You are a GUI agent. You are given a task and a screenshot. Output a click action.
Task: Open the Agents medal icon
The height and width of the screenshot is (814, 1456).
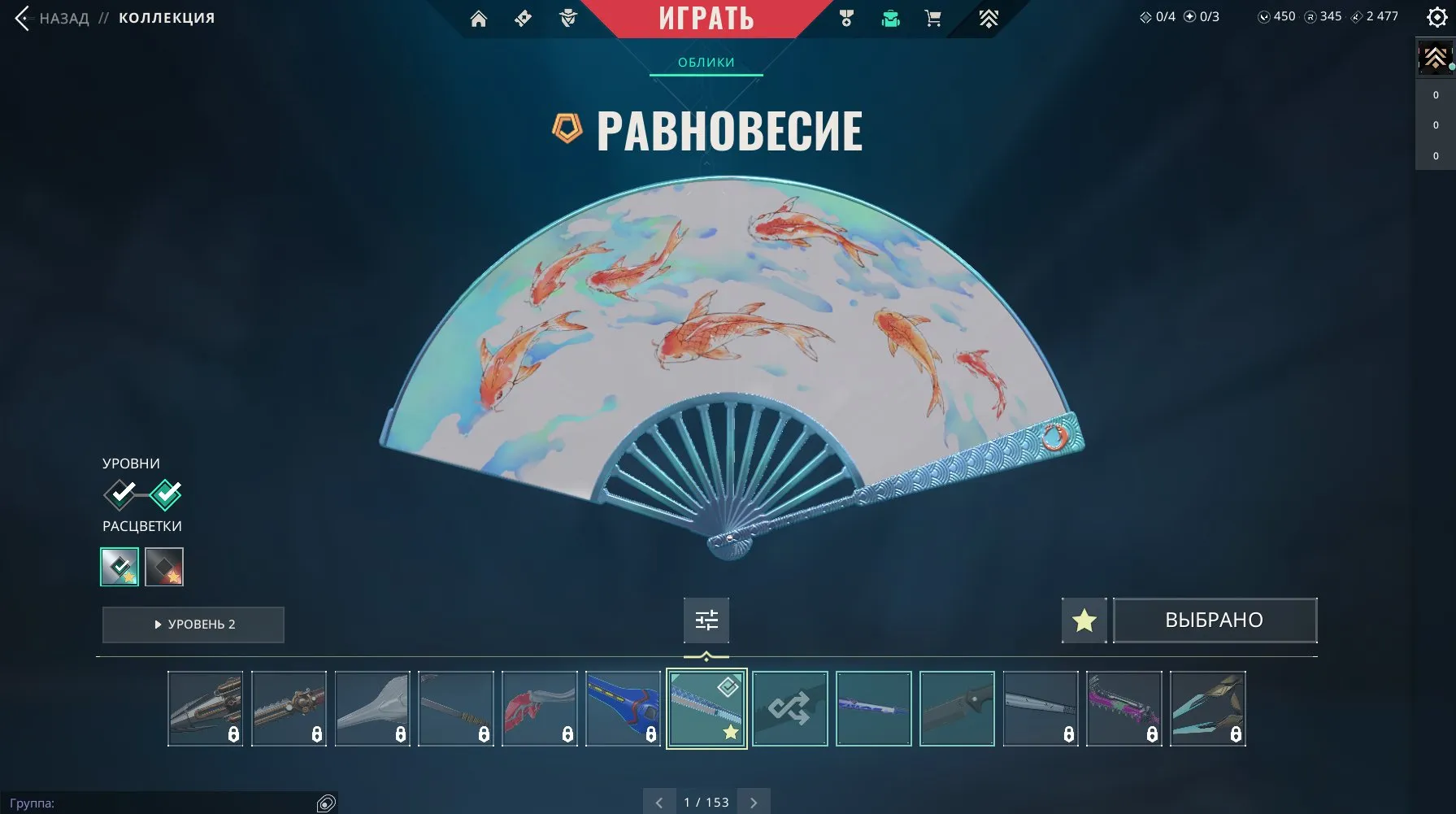click(845, 18)
